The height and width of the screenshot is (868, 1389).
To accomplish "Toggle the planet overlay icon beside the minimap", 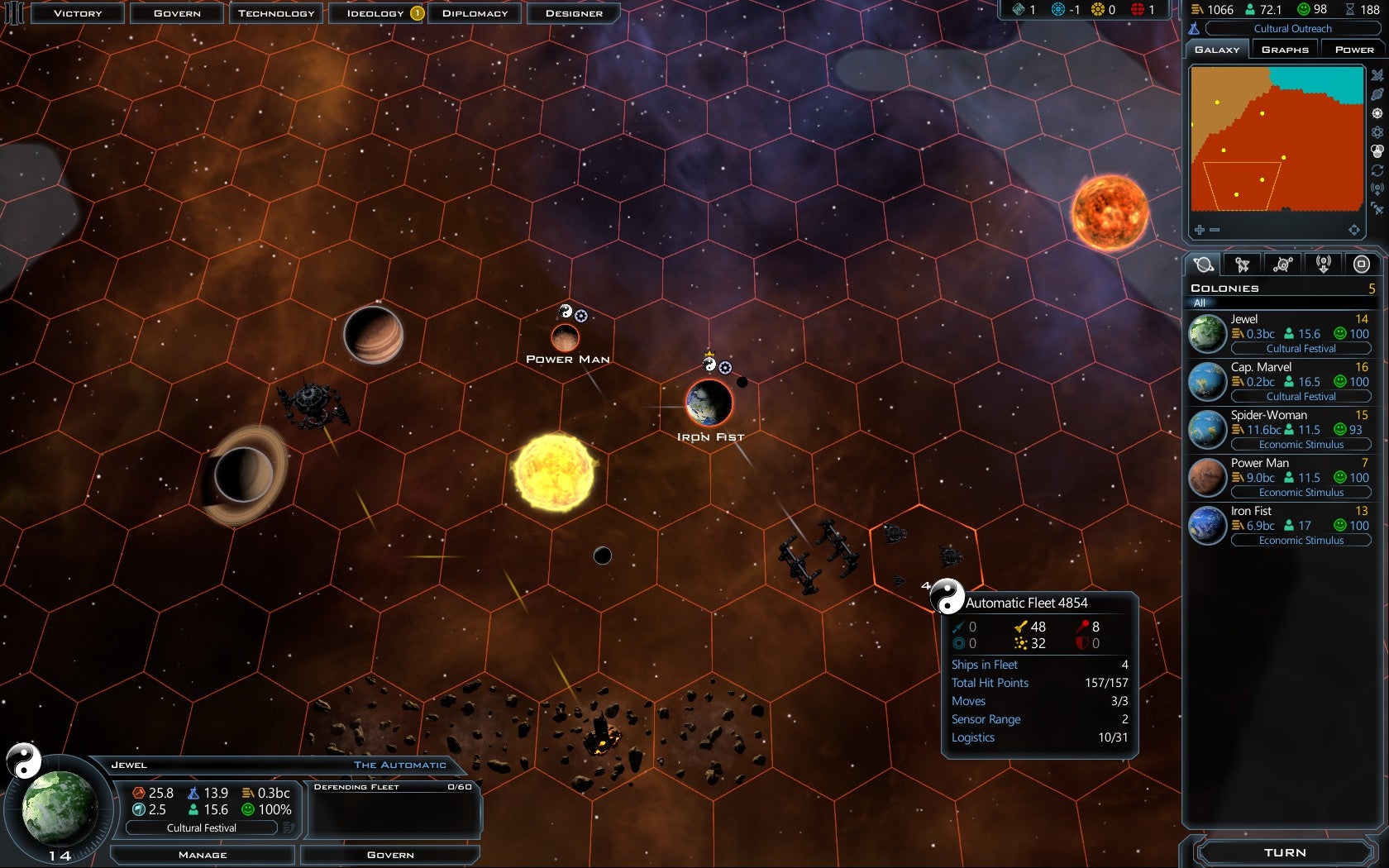I will (x=1376, y=93).
